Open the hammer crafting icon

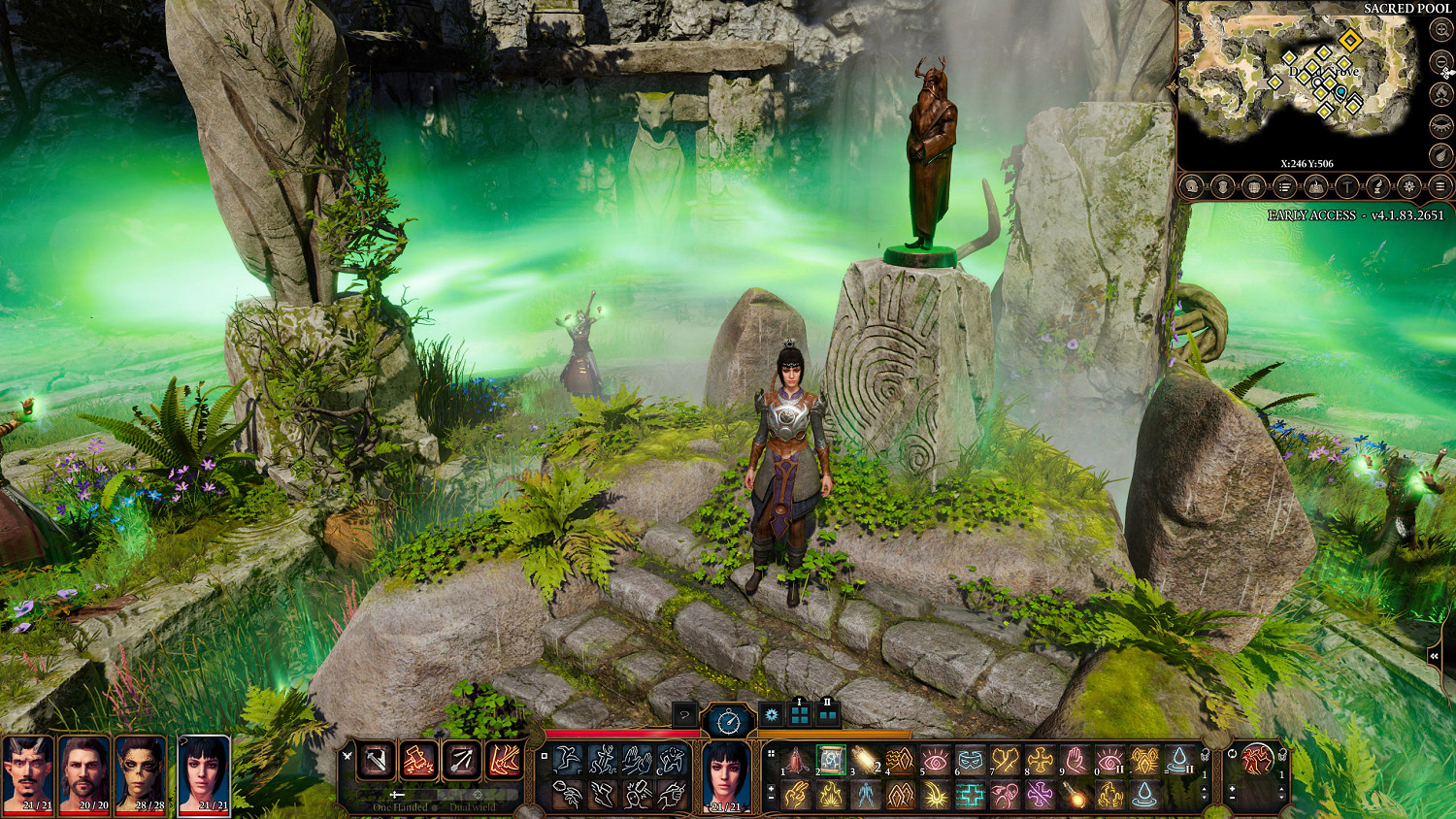[1346, 186]
